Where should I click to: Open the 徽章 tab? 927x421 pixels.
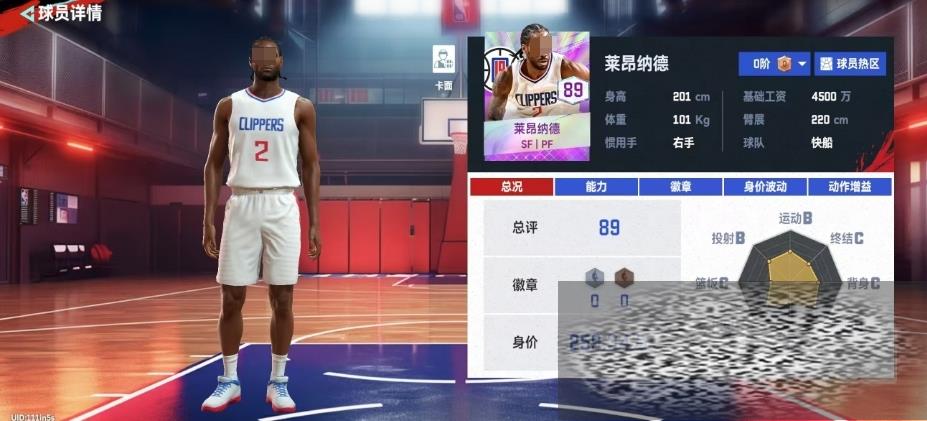pos(680,187)
